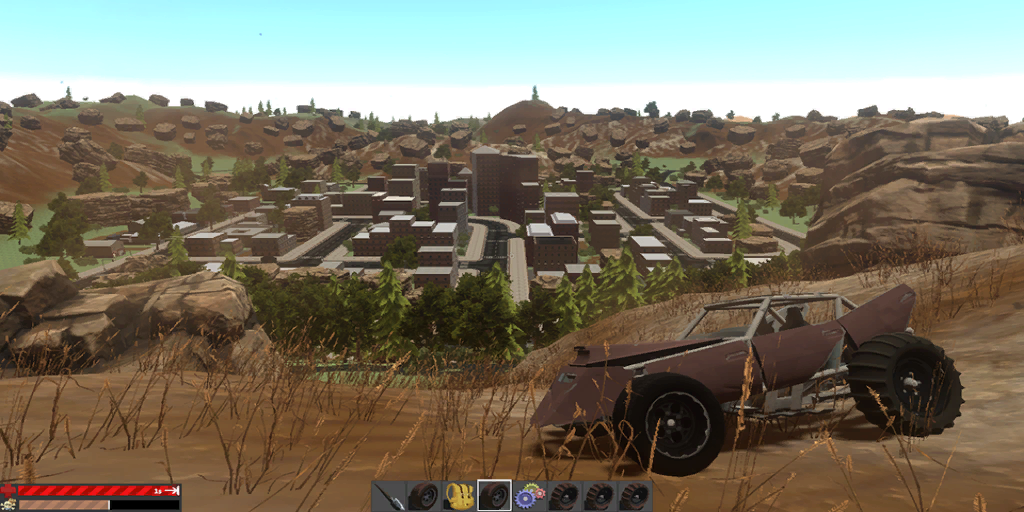Choose the yellow backpack hotbar slot
The image size is (1024, 512).
[459, 496]
